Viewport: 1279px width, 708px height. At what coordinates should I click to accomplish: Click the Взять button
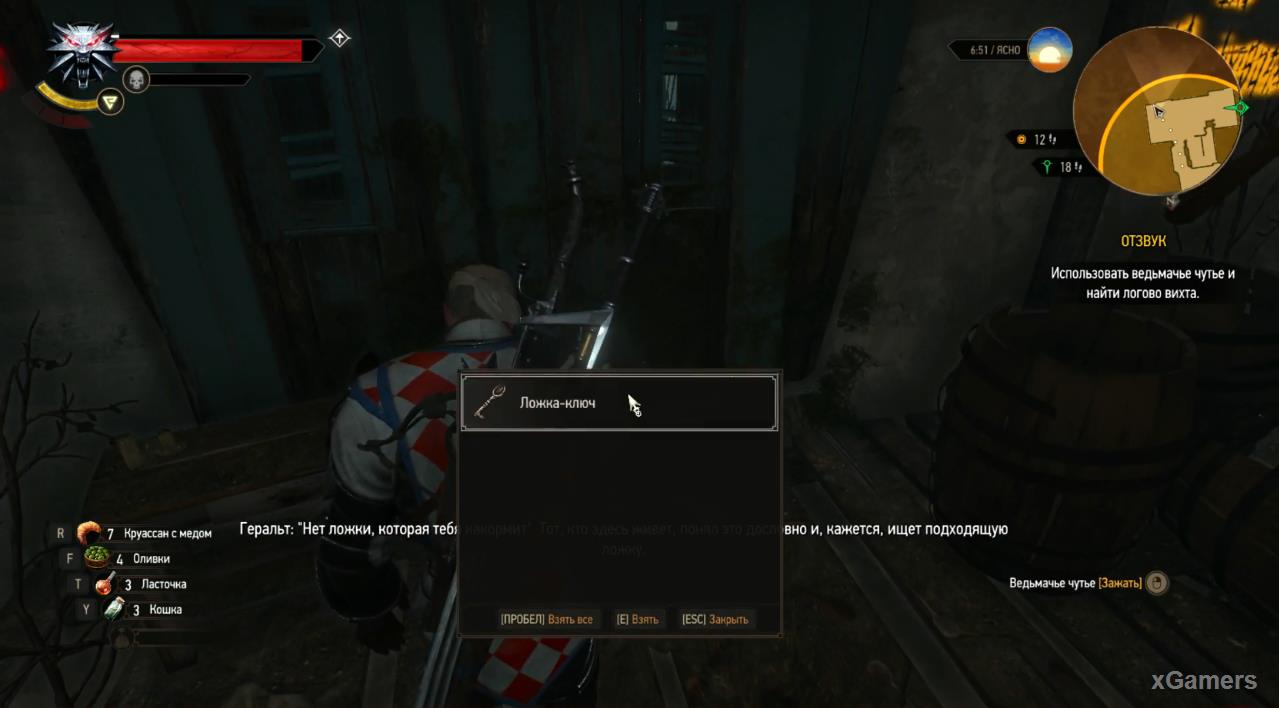[638, 620]
